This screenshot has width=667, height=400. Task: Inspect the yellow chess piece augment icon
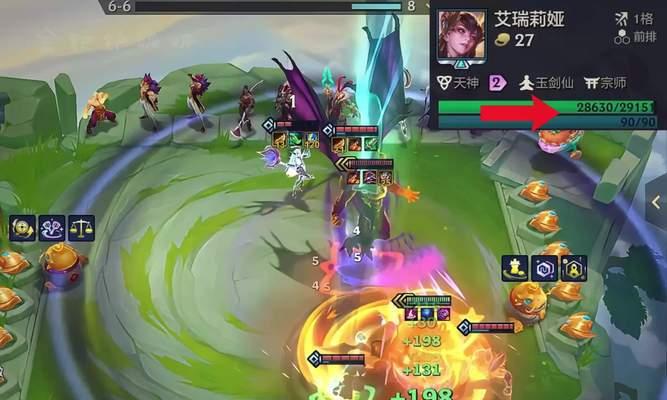click(x=516, y=268)
